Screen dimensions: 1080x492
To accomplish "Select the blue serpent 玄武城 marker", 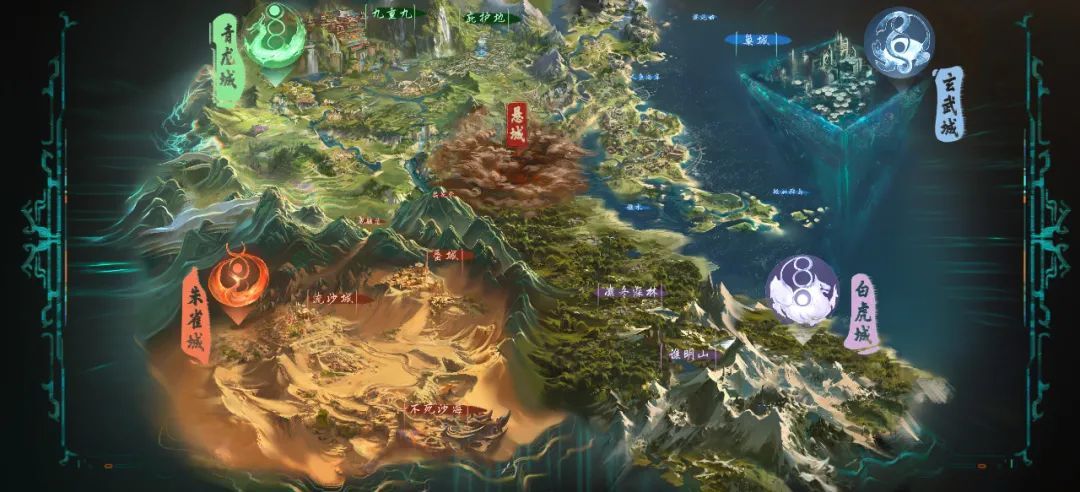I will [897, 42].
